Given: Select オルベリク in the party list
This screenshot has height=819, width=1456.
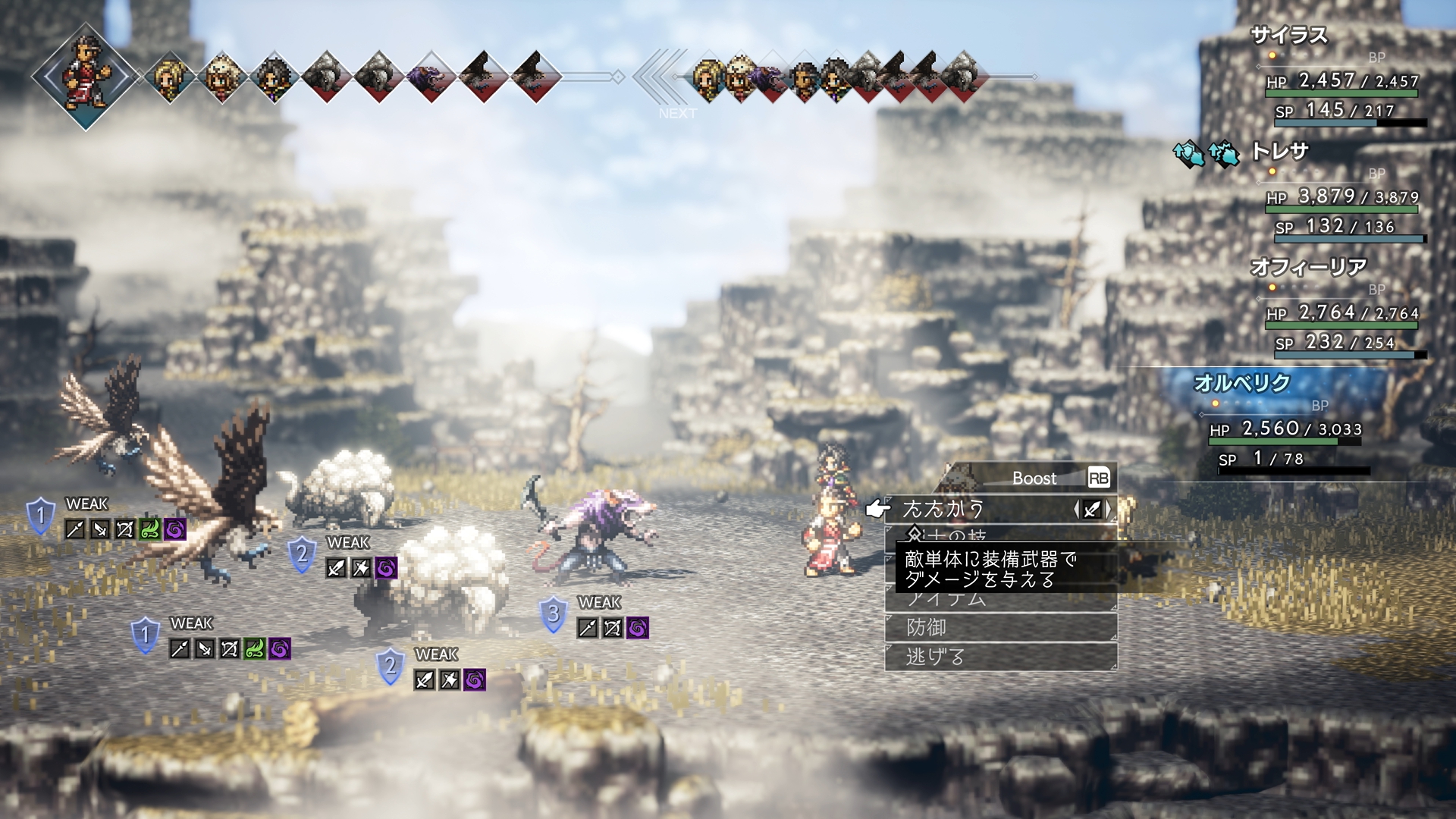Looking at the screenshot, I should [1241, 383].
